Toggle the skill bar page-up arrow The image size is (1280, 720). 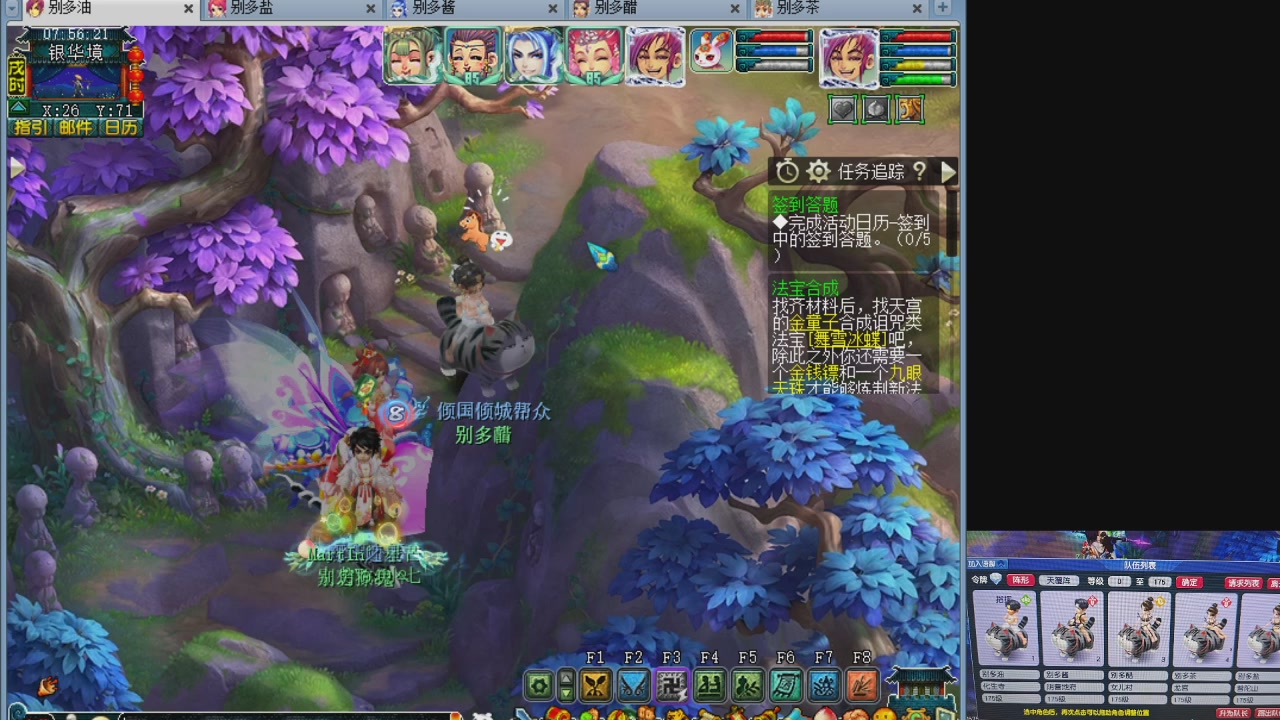(x=565, y=680)
